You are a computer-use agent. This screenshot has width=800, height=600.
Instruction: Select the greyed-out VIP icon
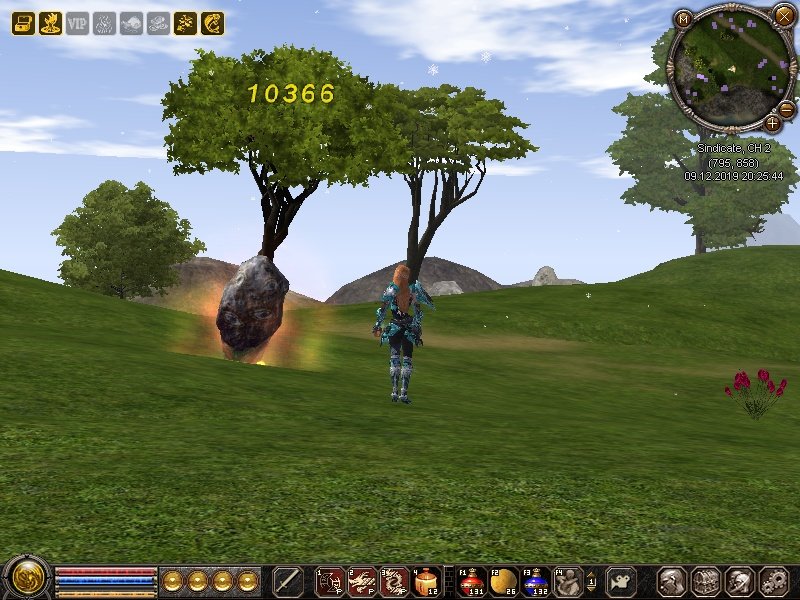click(77, 23)
